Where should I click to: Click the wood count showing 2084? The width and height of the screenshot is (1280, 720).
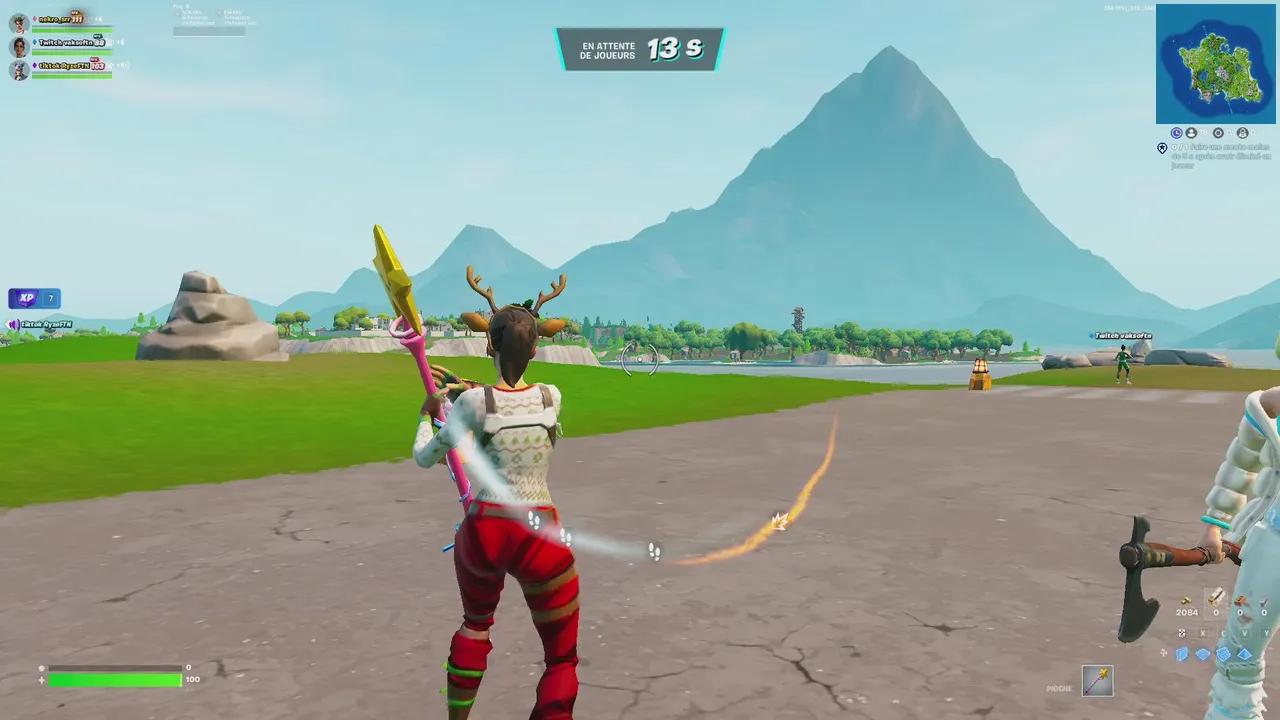(1187, 612)
